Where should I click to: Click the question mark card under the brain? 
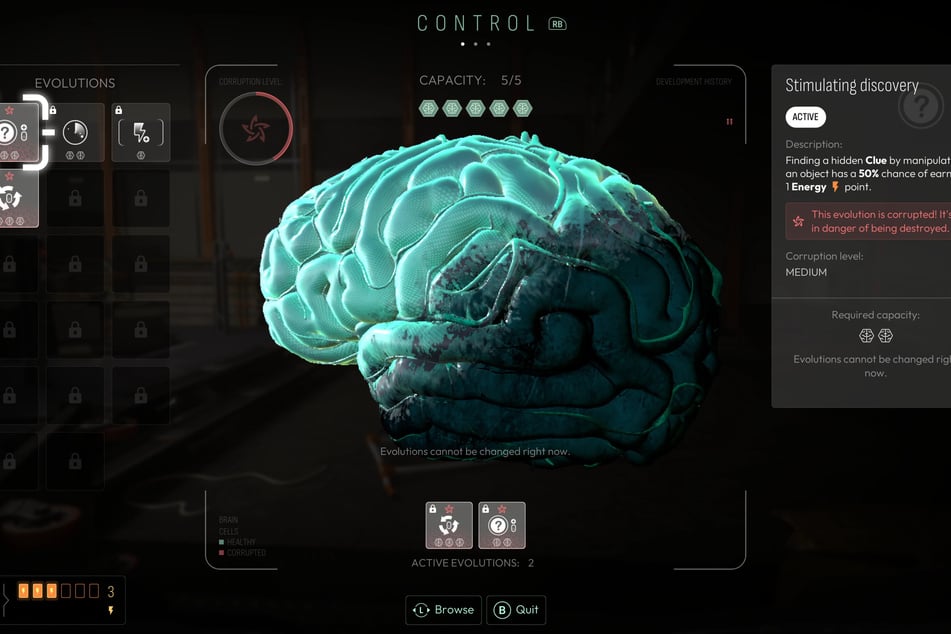[502, 525]
